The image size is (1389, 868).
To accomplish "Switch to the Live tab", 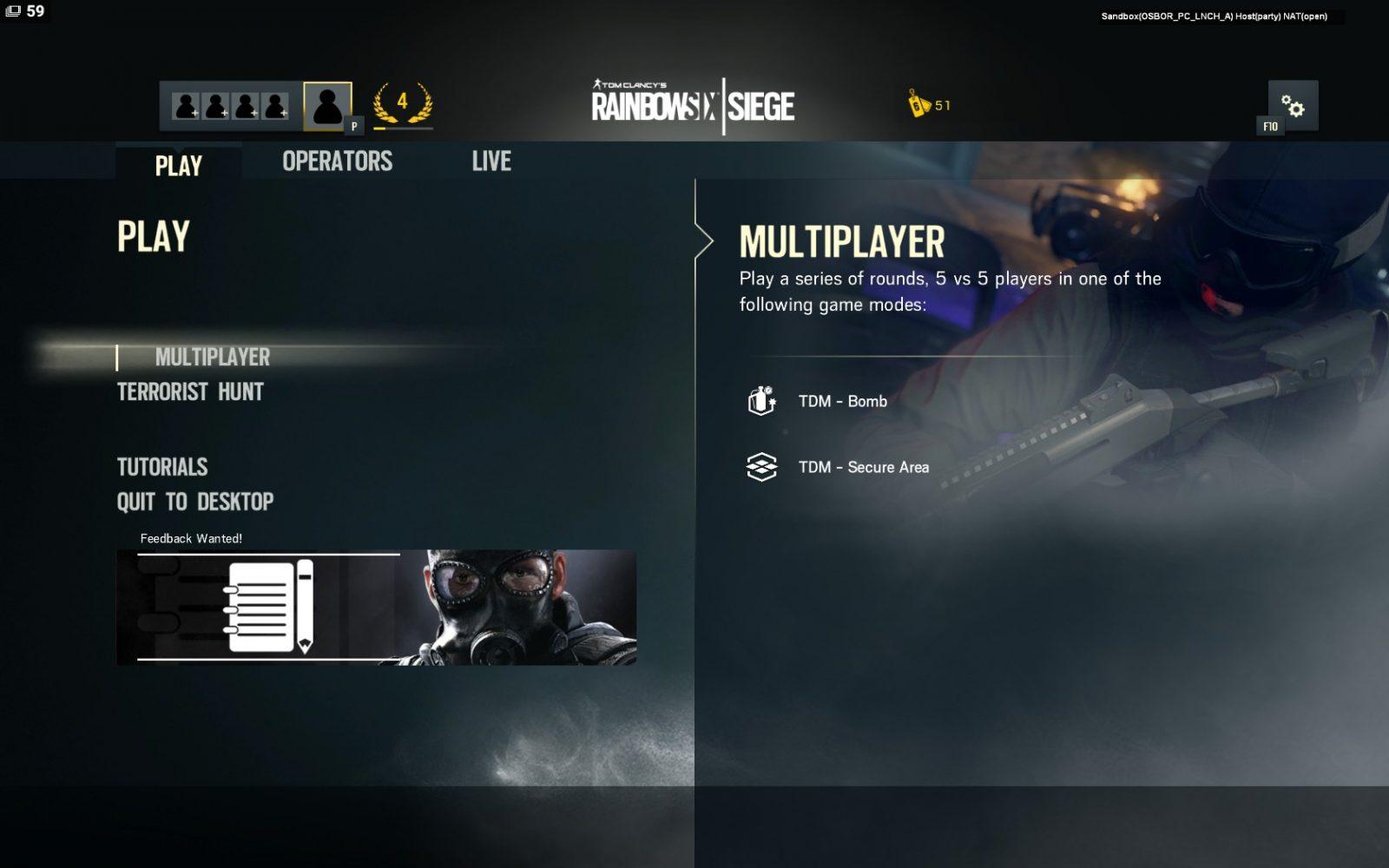I will [491, 161].
